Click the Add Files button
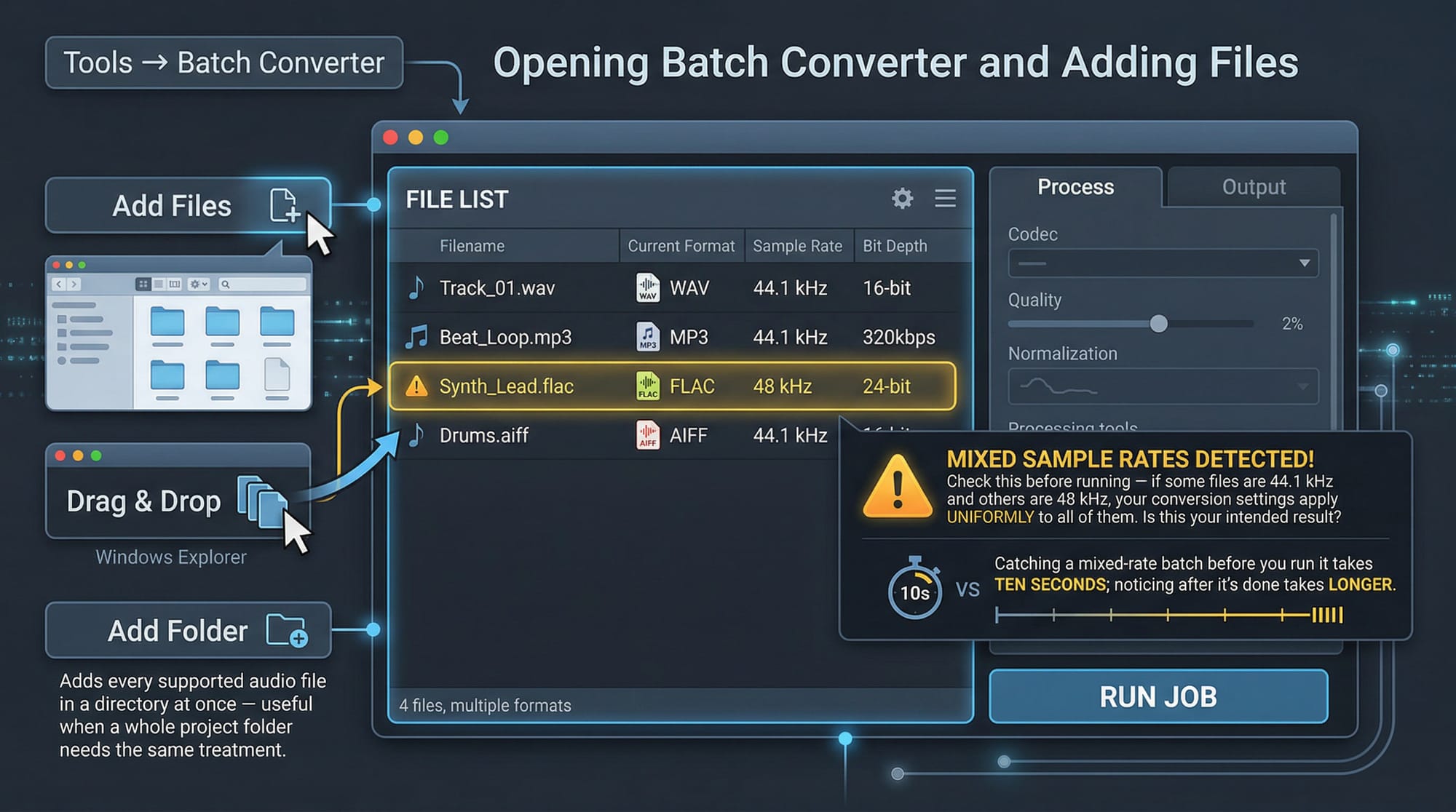Image resolution: width=1456 pixels, height=812 pixels. (188, 206)
